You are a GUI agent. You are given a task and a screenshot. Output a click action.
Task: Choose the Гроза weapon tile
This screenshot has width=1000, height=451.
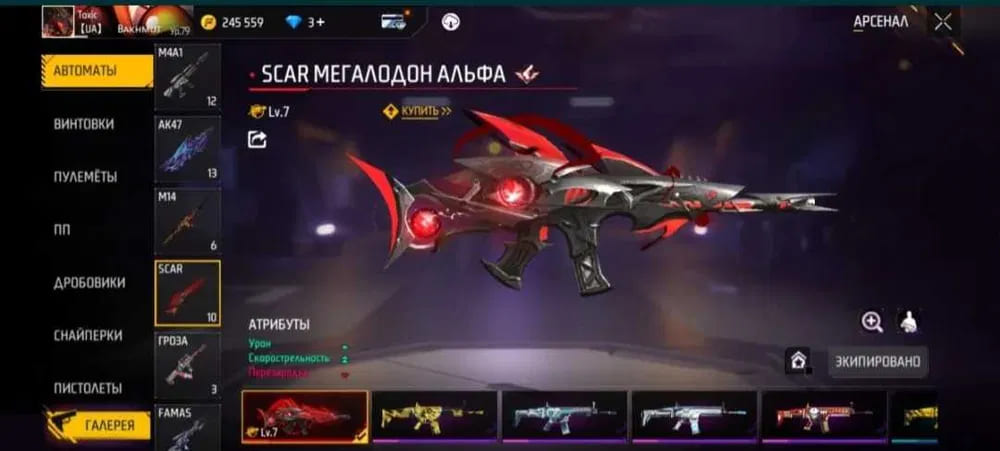coord(187,364)
